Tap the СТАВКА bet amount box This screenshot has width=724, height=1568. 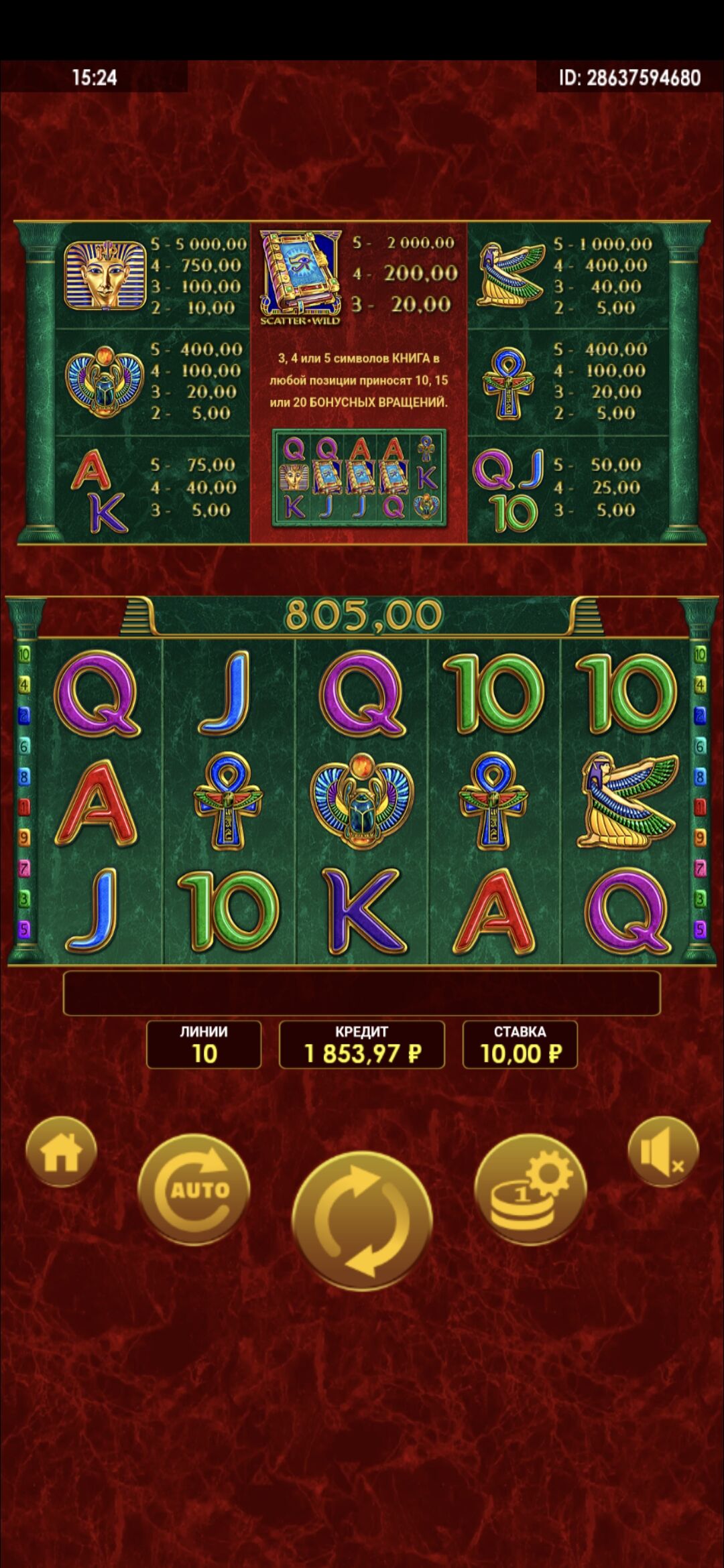(520, 1045)
